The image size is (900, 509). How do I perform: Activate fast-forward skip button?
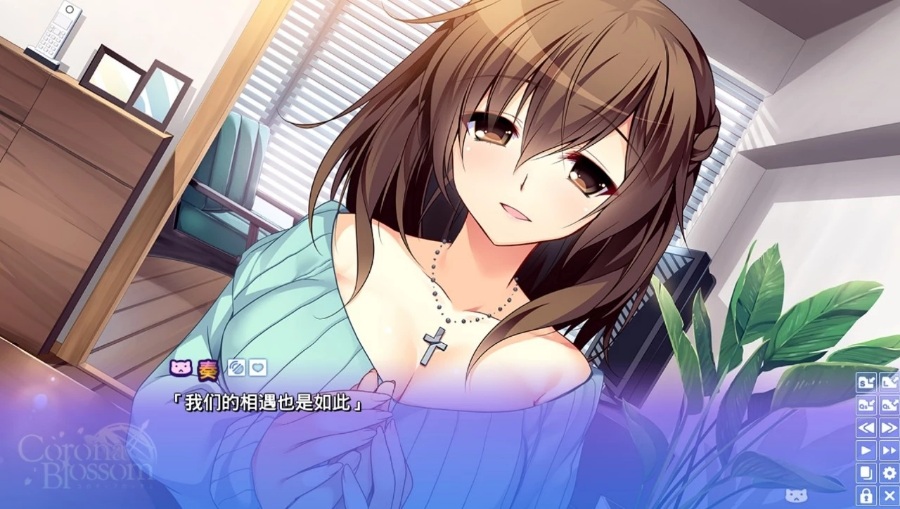pyautogui.click(x=888, y=451)
